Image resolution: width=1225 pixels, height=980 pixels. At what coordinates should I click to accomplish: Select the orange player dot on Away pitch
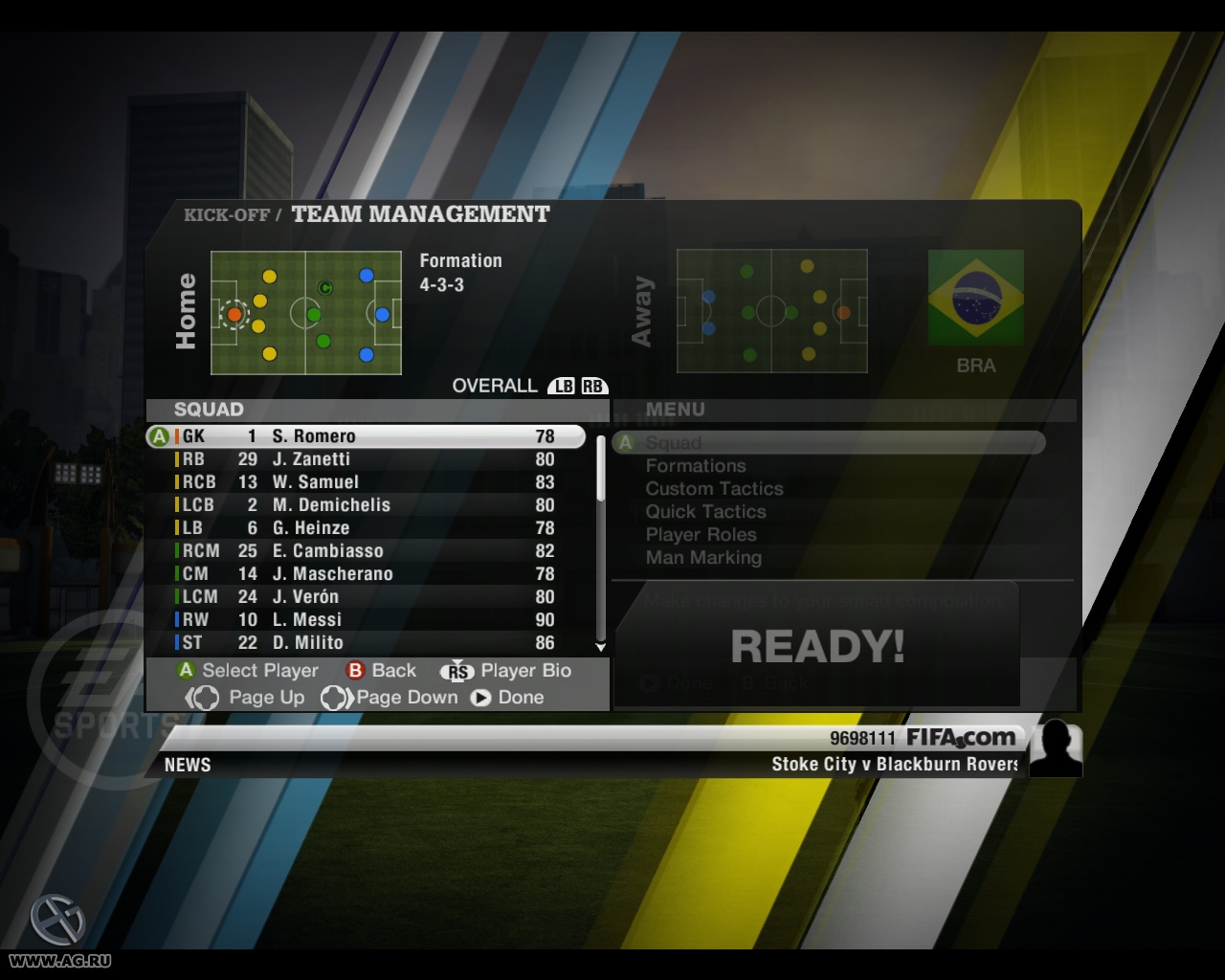843,311
